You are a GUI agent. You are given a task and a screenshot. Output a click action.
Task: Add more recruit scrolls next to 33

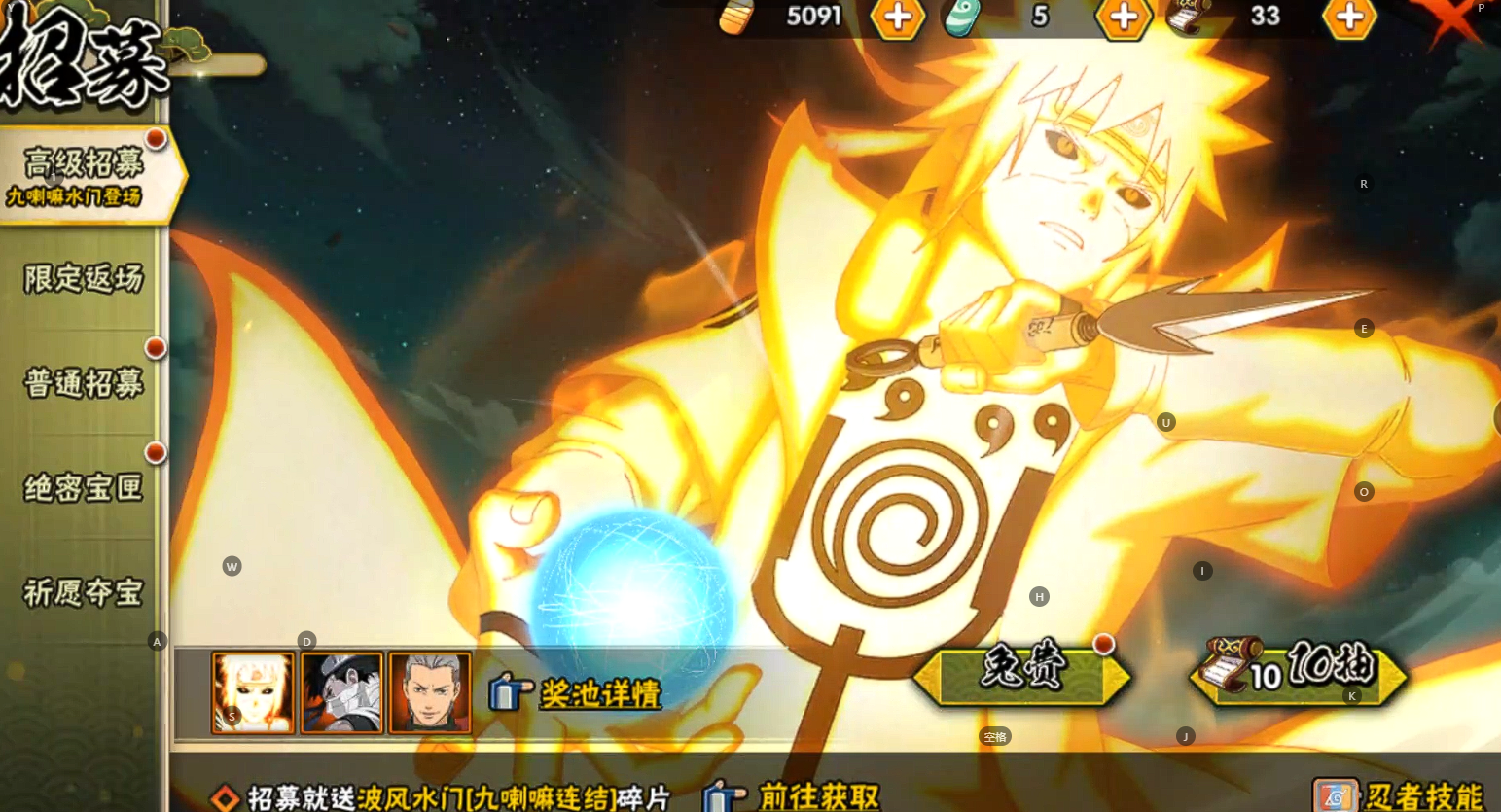pos(1348,18)
